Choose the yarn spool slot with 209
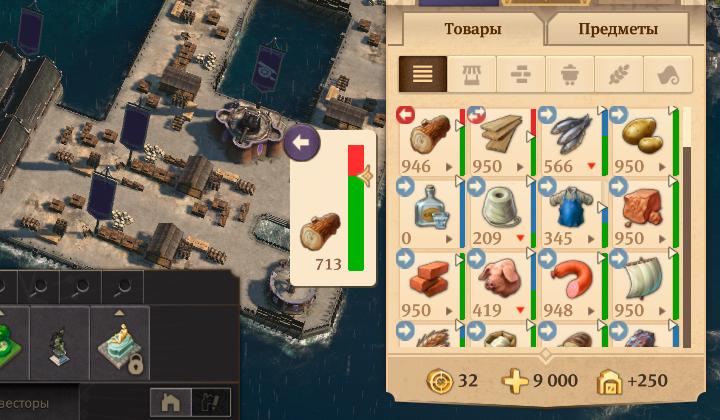The height and width of the screenshot is (420, 720). [500, 212]
